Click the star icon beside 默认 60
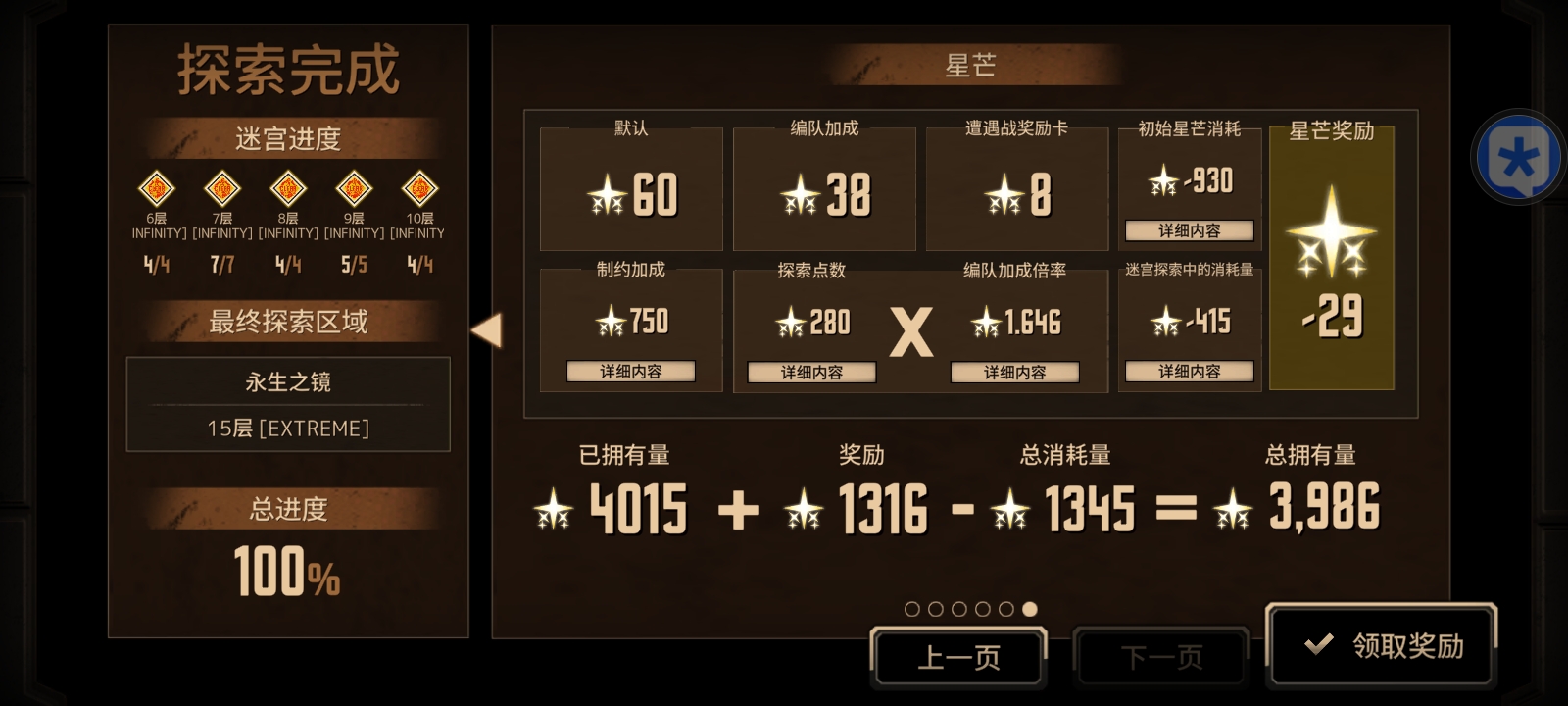This screenshot has height=706, width=1568. pyautogui.click(x=610, y=196)
